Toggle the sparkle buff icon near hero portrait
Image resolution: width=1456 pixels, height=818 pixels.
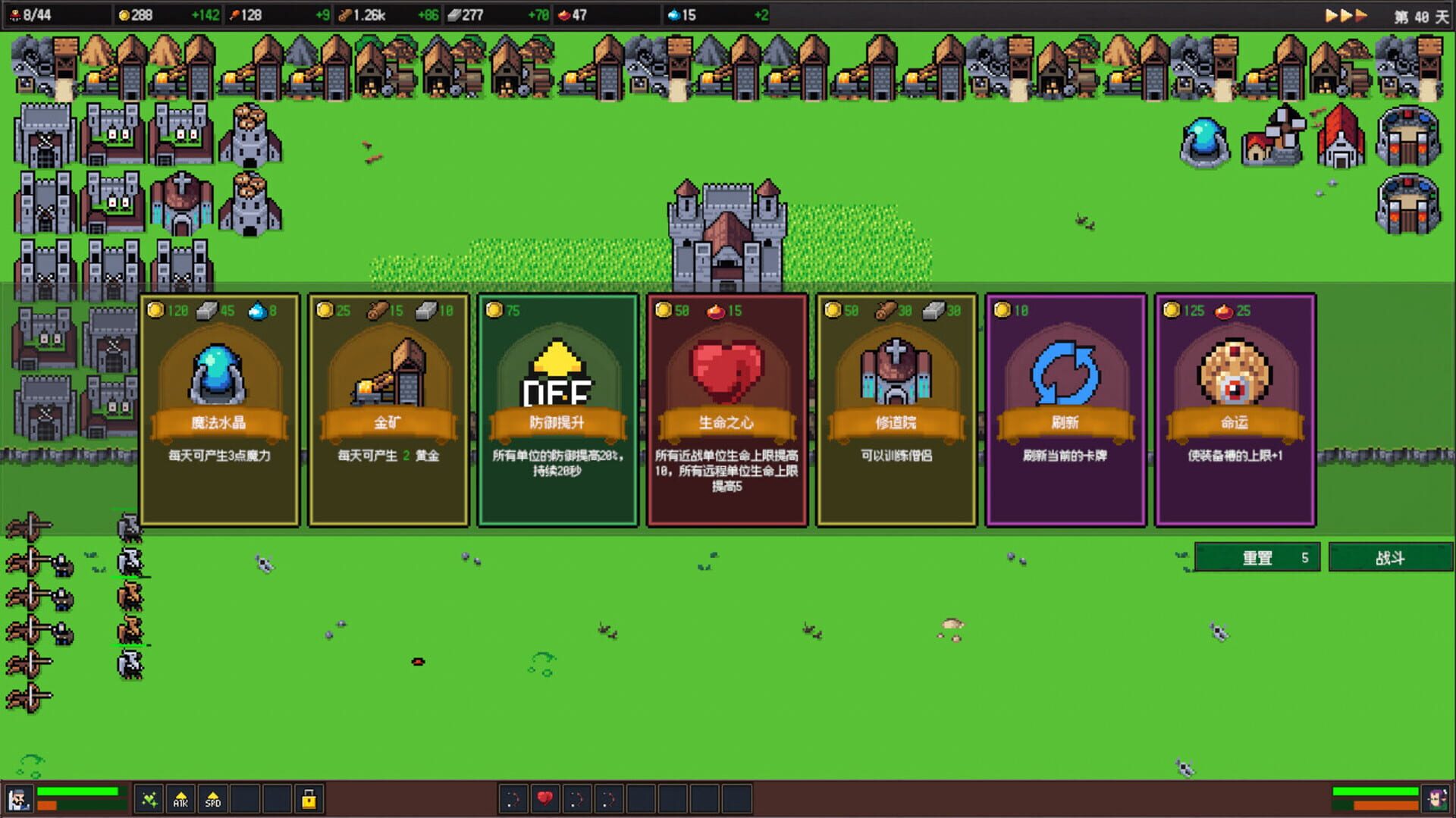[x=150, y=800]
